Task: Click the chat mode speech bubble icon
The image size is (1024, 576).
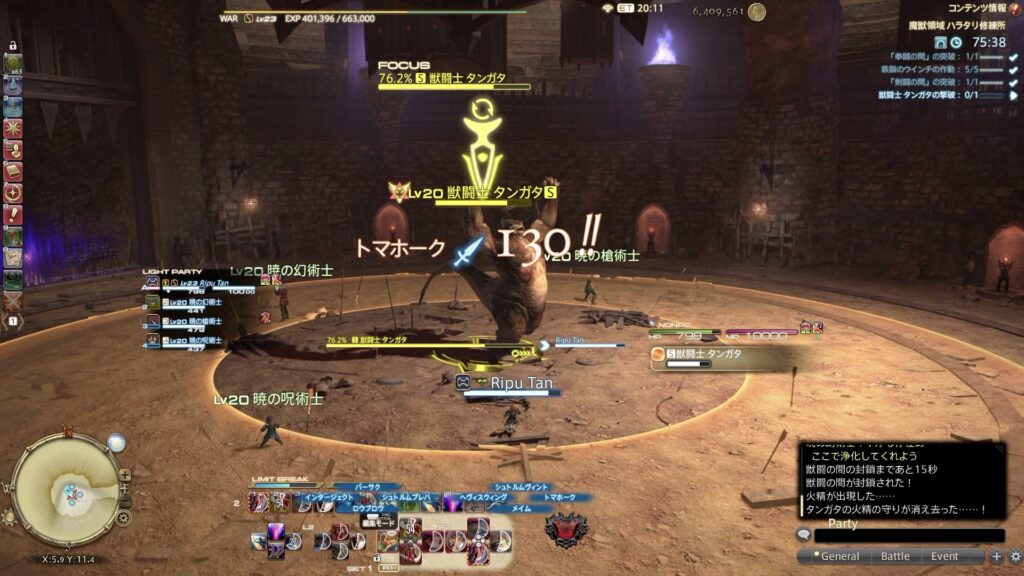Action: click(x=803, y=535)
